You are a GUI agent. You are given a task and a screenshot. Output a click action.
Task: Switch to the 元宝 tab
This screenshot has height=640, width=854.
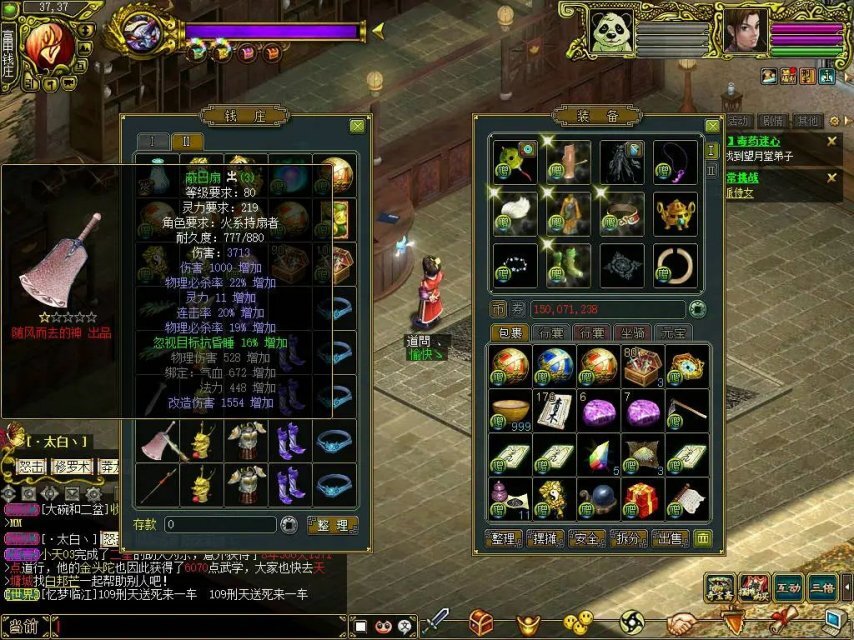pos(672,332)
